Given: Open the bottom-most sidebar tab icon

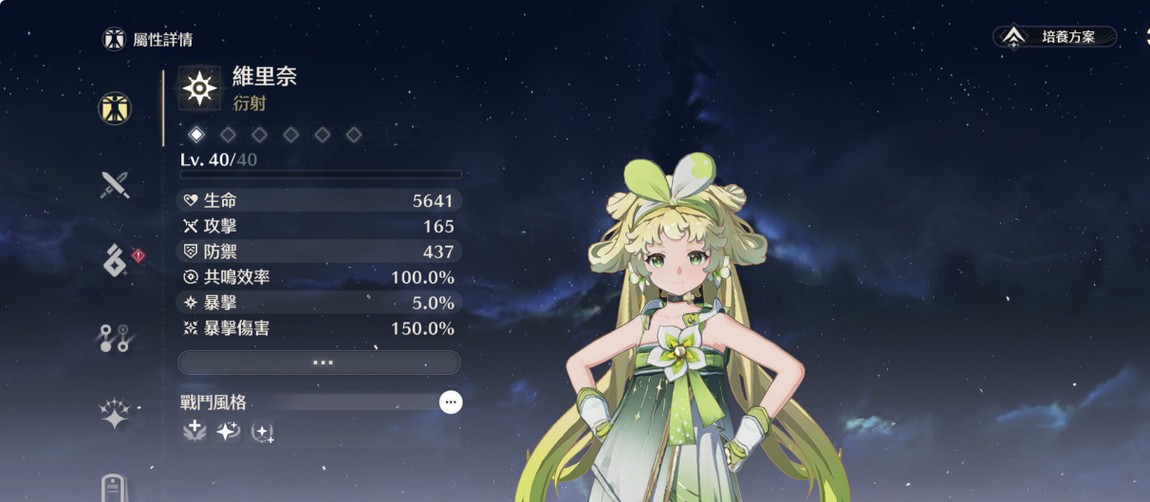Looking at the screenshot, I should click(115, 488).
